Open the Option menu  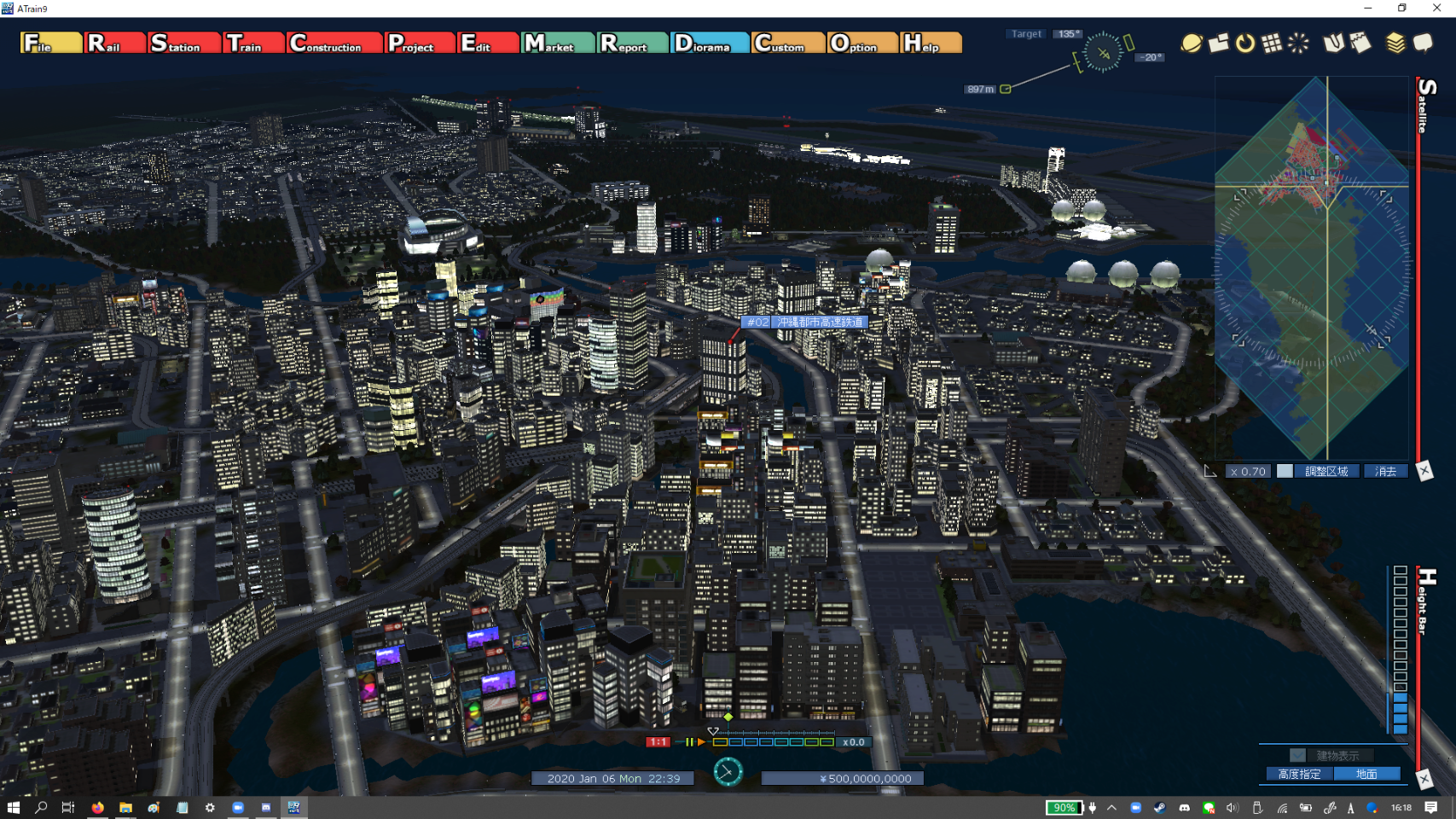(861, 43)
